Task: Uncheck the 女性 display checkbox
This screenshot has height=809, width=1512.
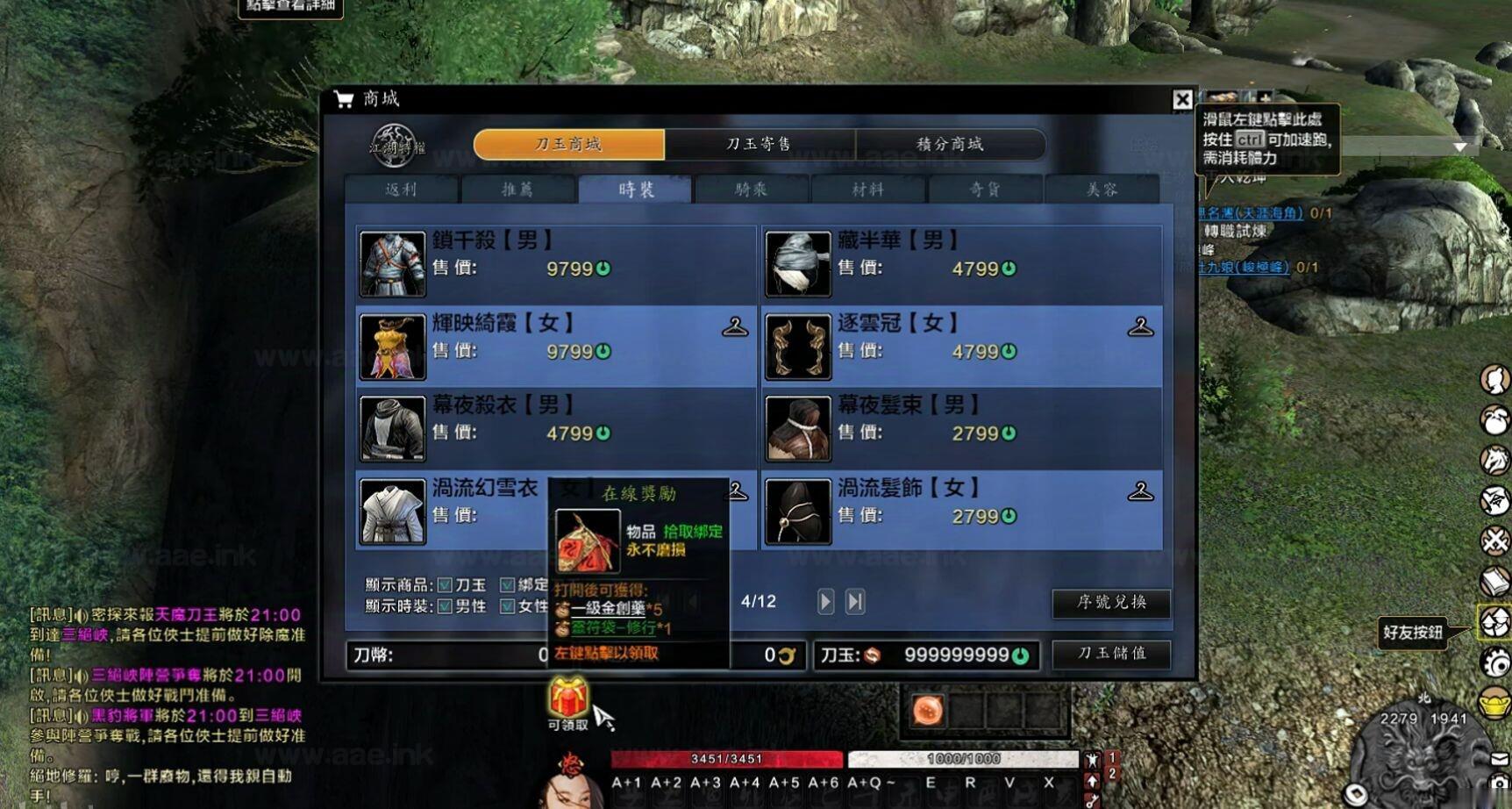Action: pyautogui.click(x=507, y=606)
